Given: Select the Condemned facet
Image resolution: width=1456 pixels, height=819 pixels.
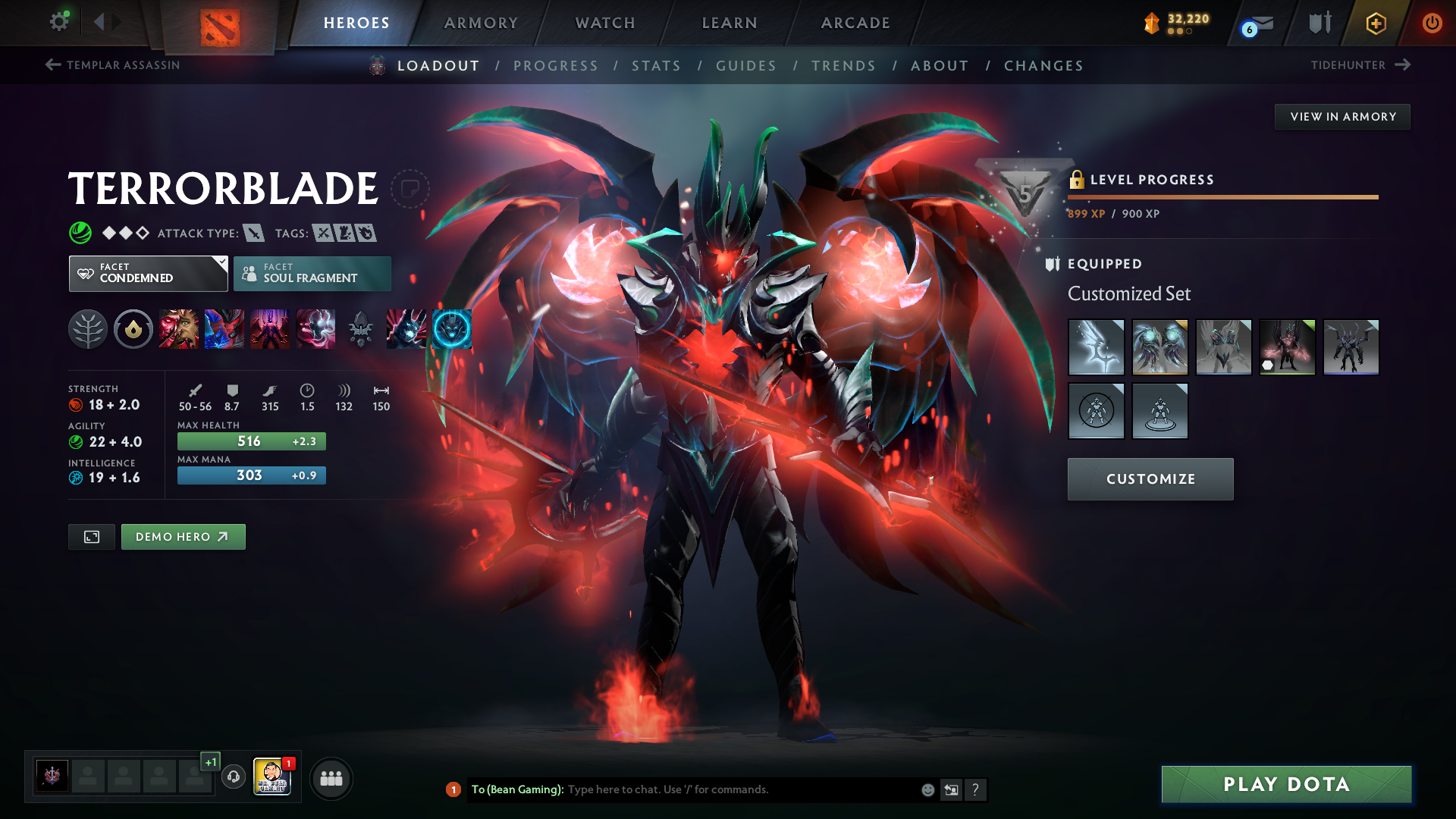Looking at the screenshot, I should (x=148, y=274).
